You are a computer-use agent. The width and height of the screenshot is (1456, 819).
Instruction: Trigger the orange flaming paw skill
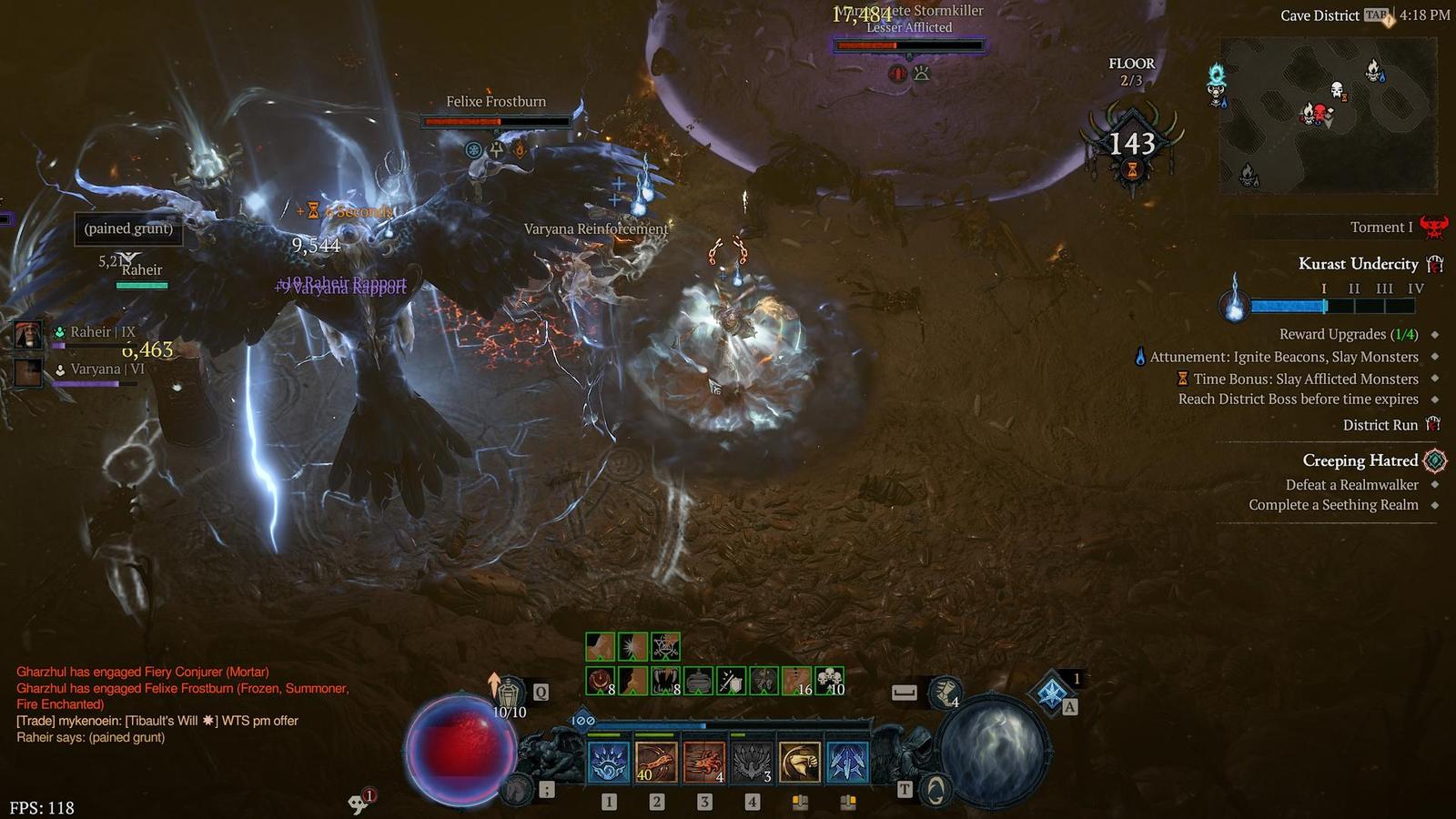click(x=703, y=763)
